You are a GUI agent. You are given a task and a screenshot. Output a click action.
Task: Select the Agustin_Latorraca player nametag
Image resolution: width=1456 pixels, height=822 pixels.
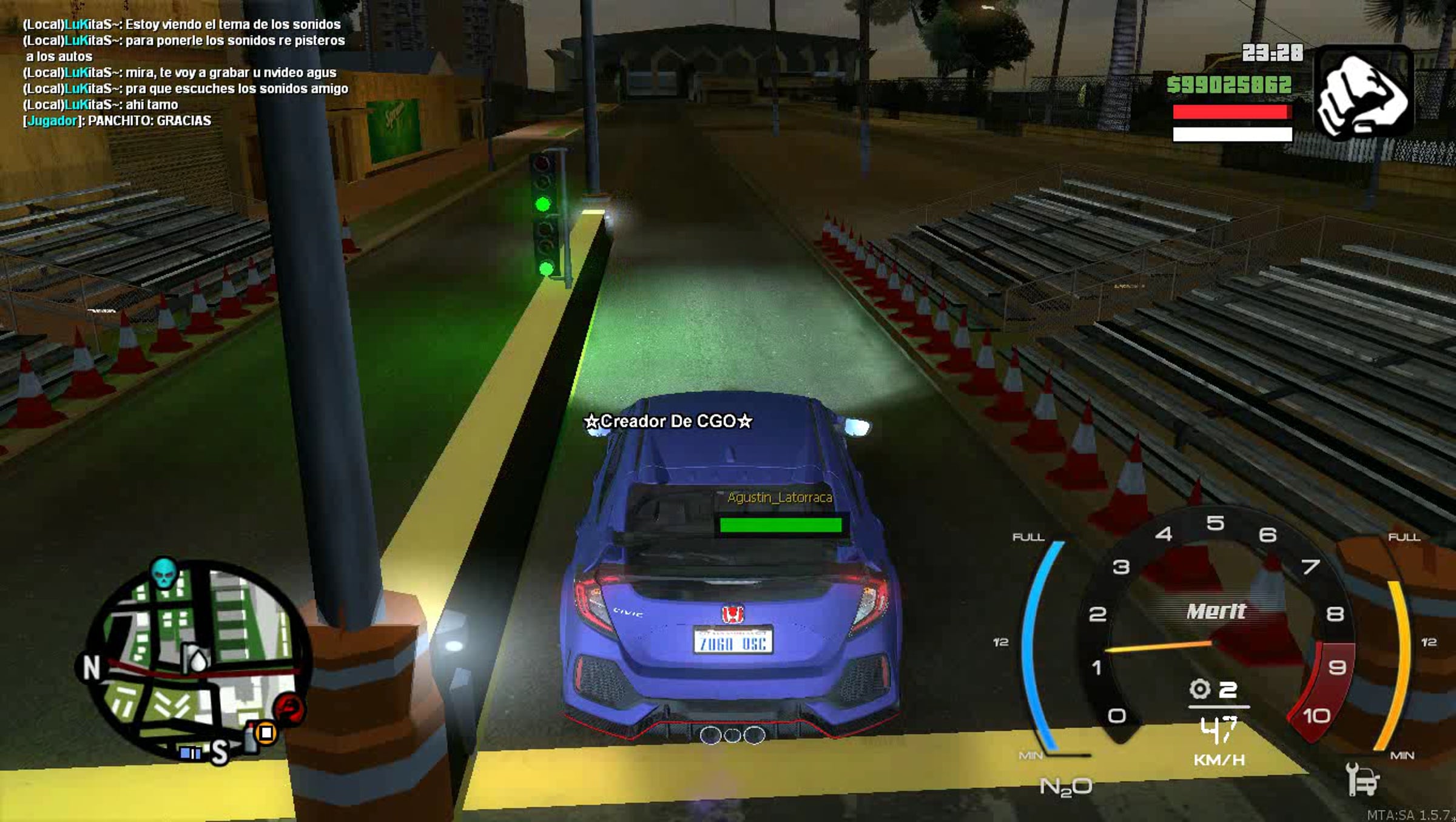(780, 497)
